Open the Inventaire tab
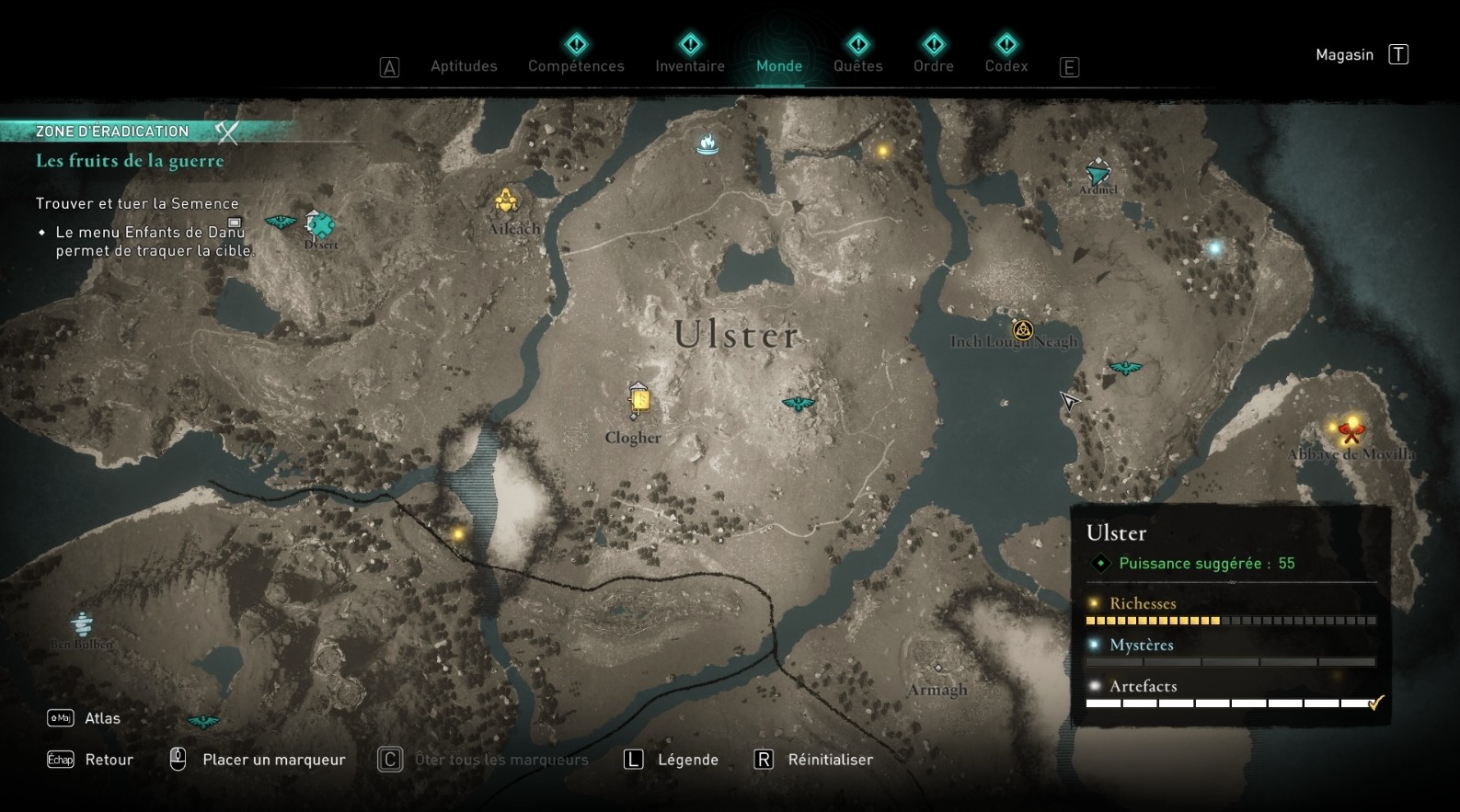The height and width of the screenshot is (812, 1460). click(689, 65)
